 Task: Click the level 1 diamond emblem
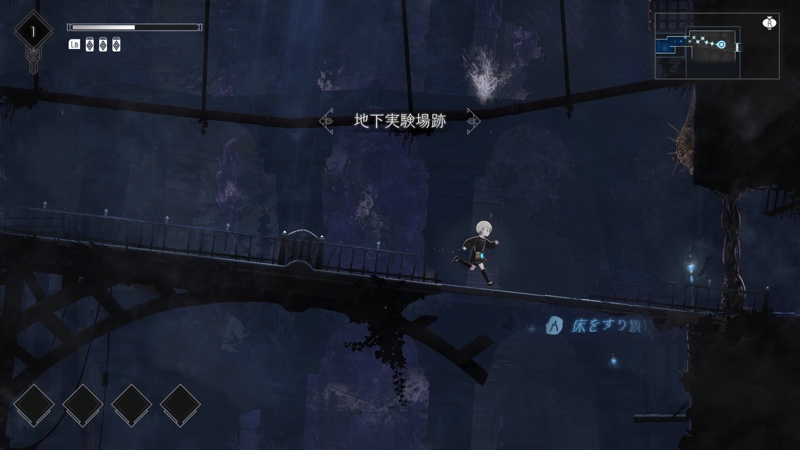33,32
